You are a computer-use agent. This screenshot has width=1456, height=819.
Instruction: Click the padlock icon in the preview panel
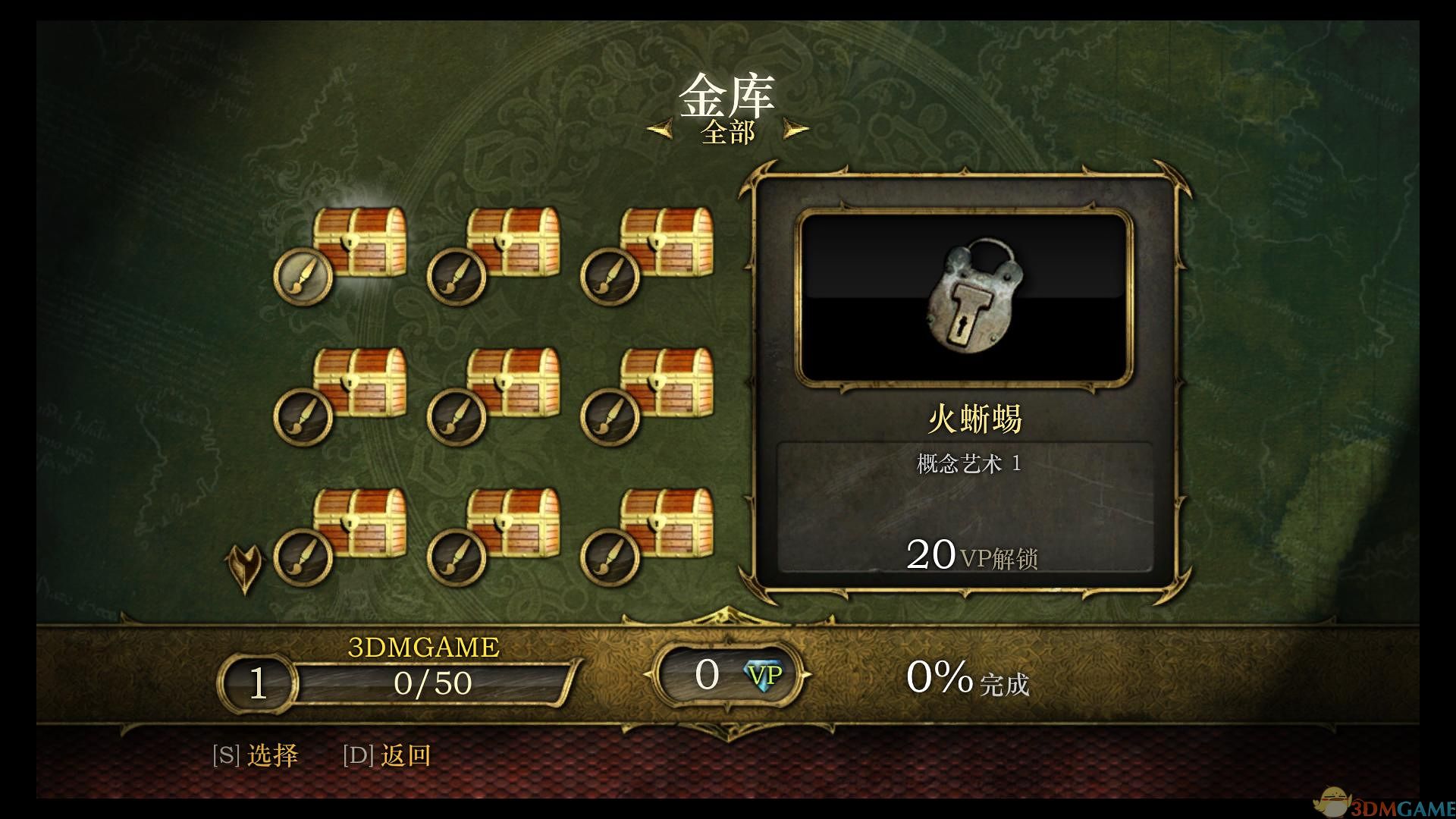[x=974, y=296]
